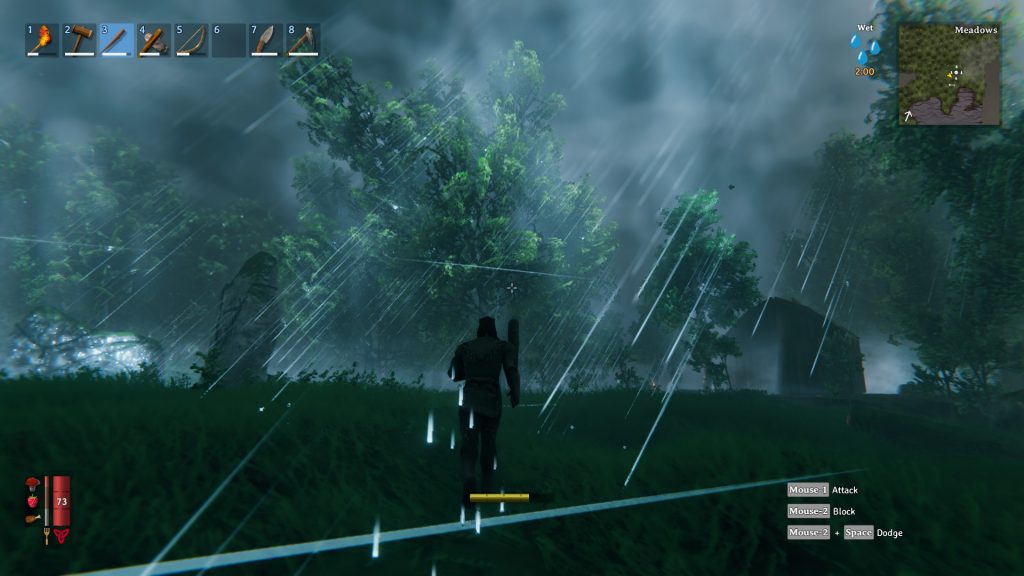Select the torch in hotbar slot 1
The image size is (1024, 576).
[x=42, y=40]
